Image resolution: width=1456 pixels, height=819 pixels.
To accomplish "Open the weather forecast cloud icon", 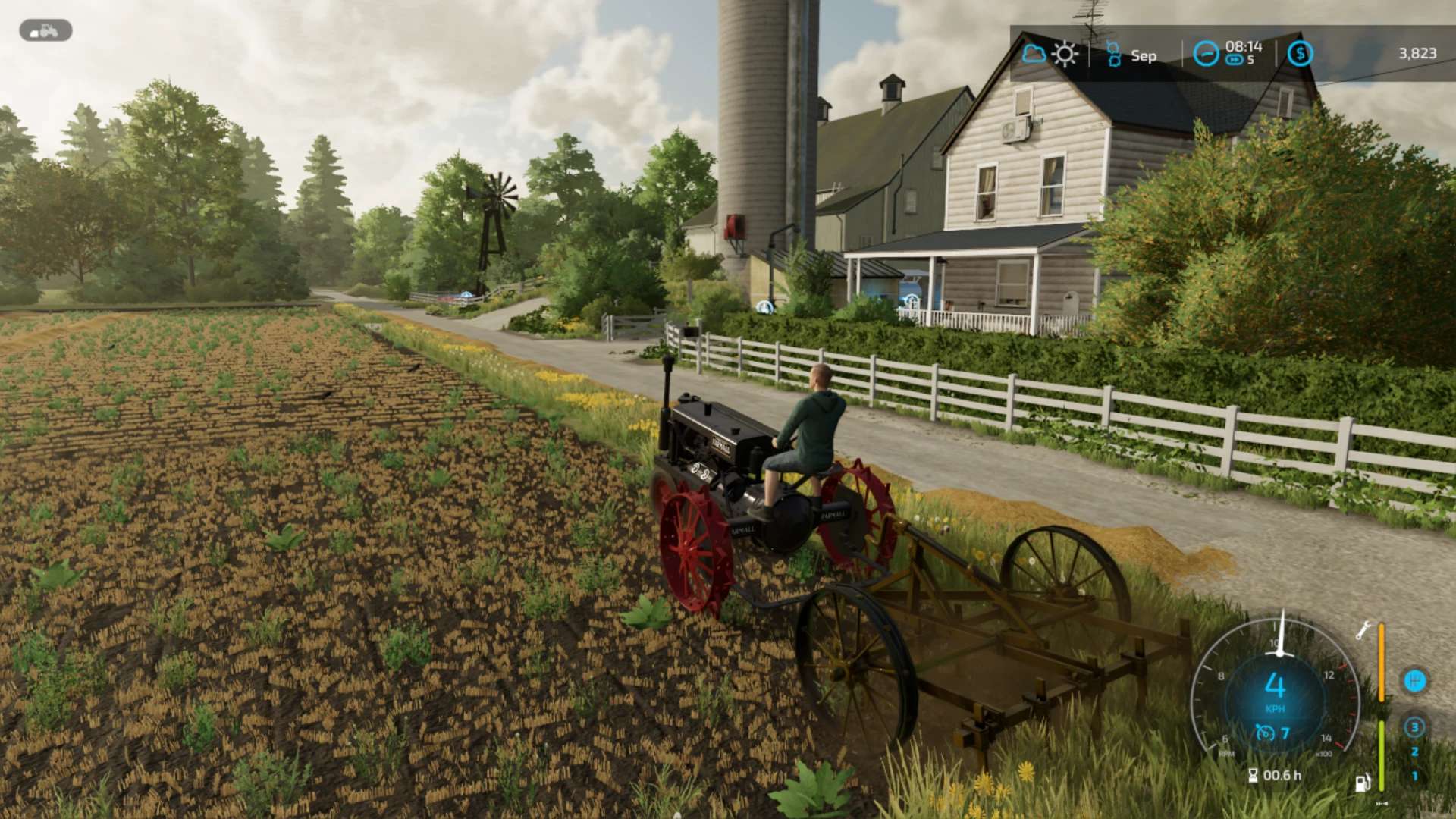I will [x=1034, y=54].
